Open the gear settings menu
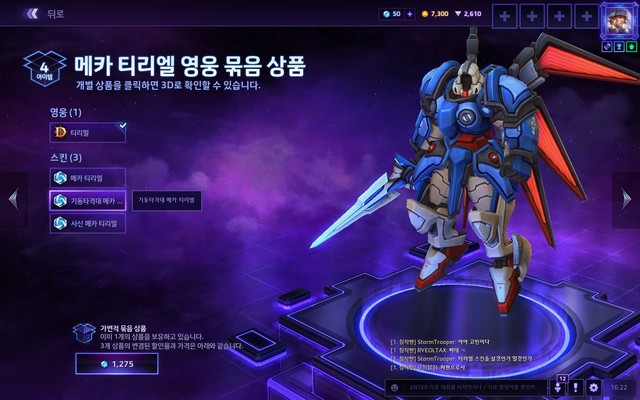This screenshot has height=400, width=640. 594,387
